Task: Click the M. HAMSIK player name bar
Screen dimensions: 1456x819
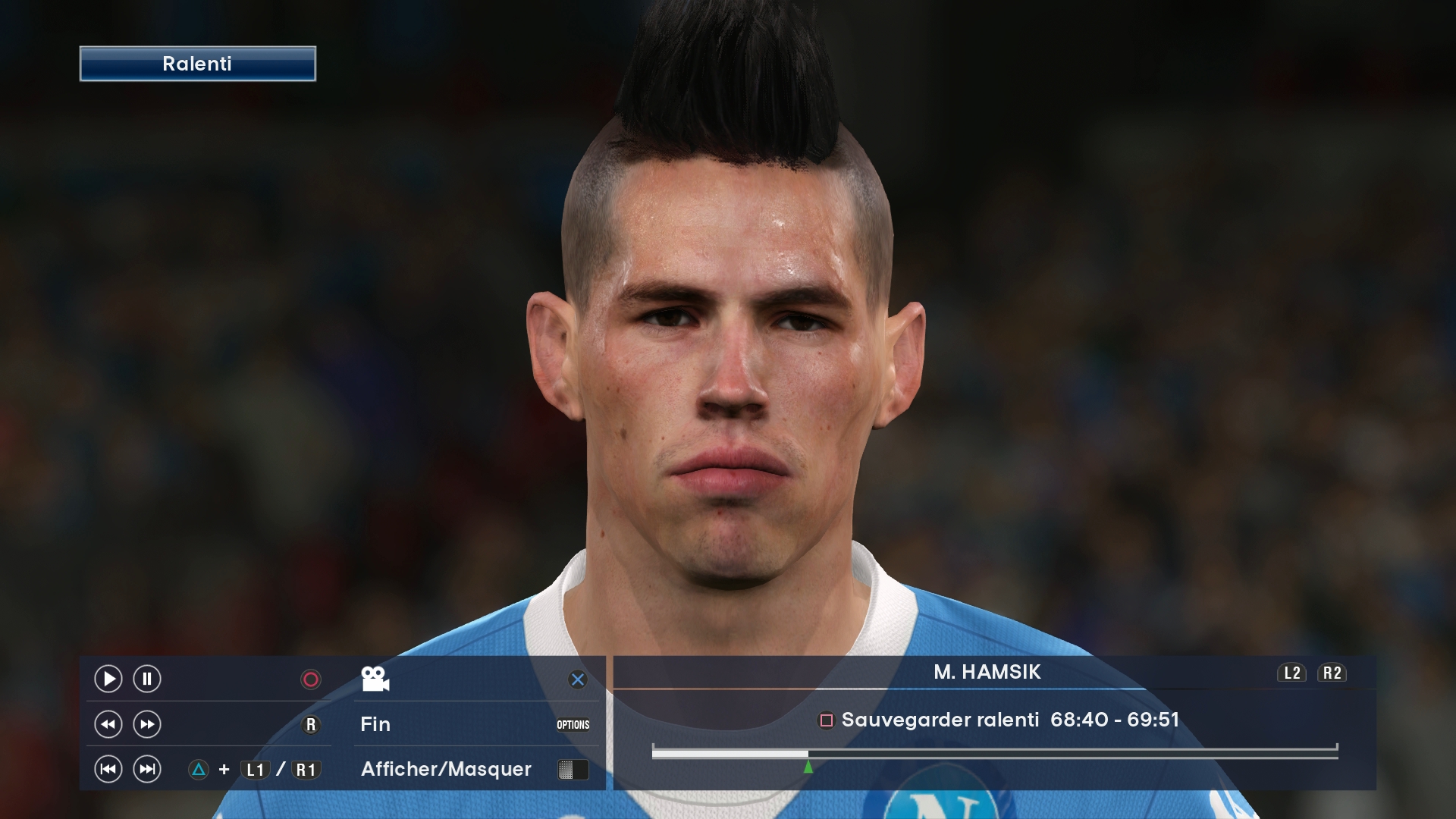Action: click(986, 673)
